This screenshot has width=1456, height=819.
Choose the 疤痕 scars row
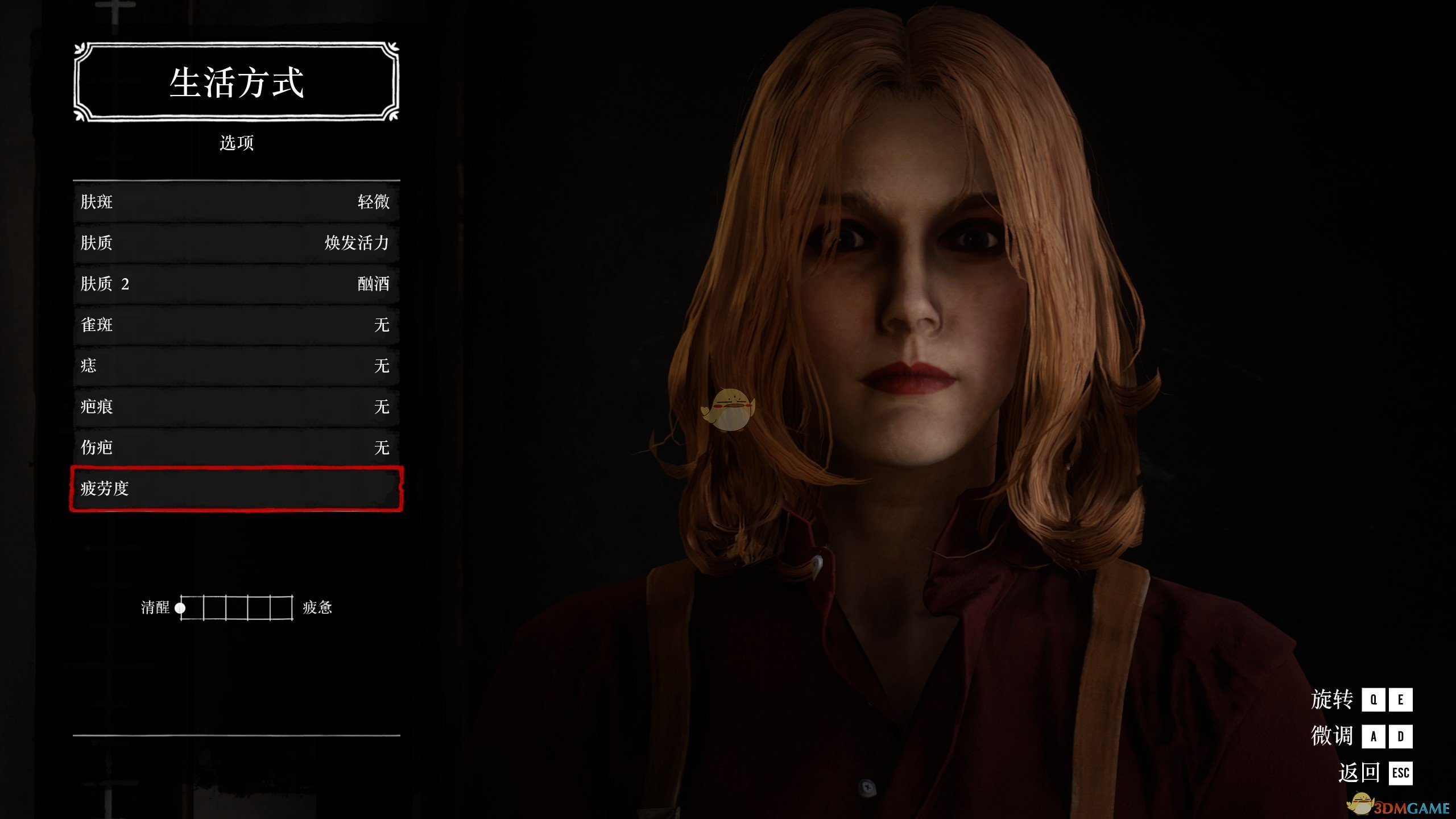pyautogui.click(x=236, y=407)
